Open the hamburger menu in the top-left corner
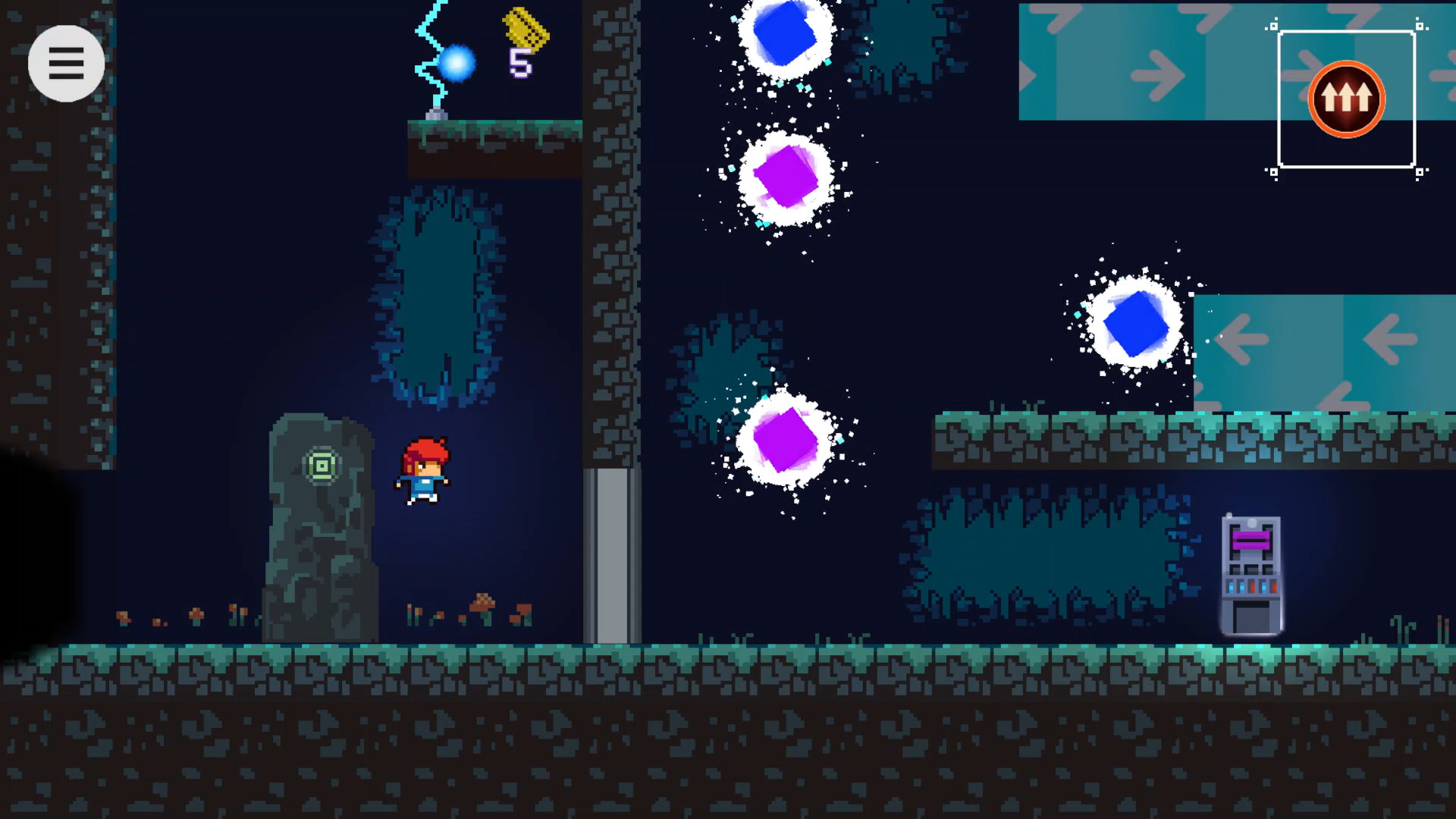 [x=67, y=63]
